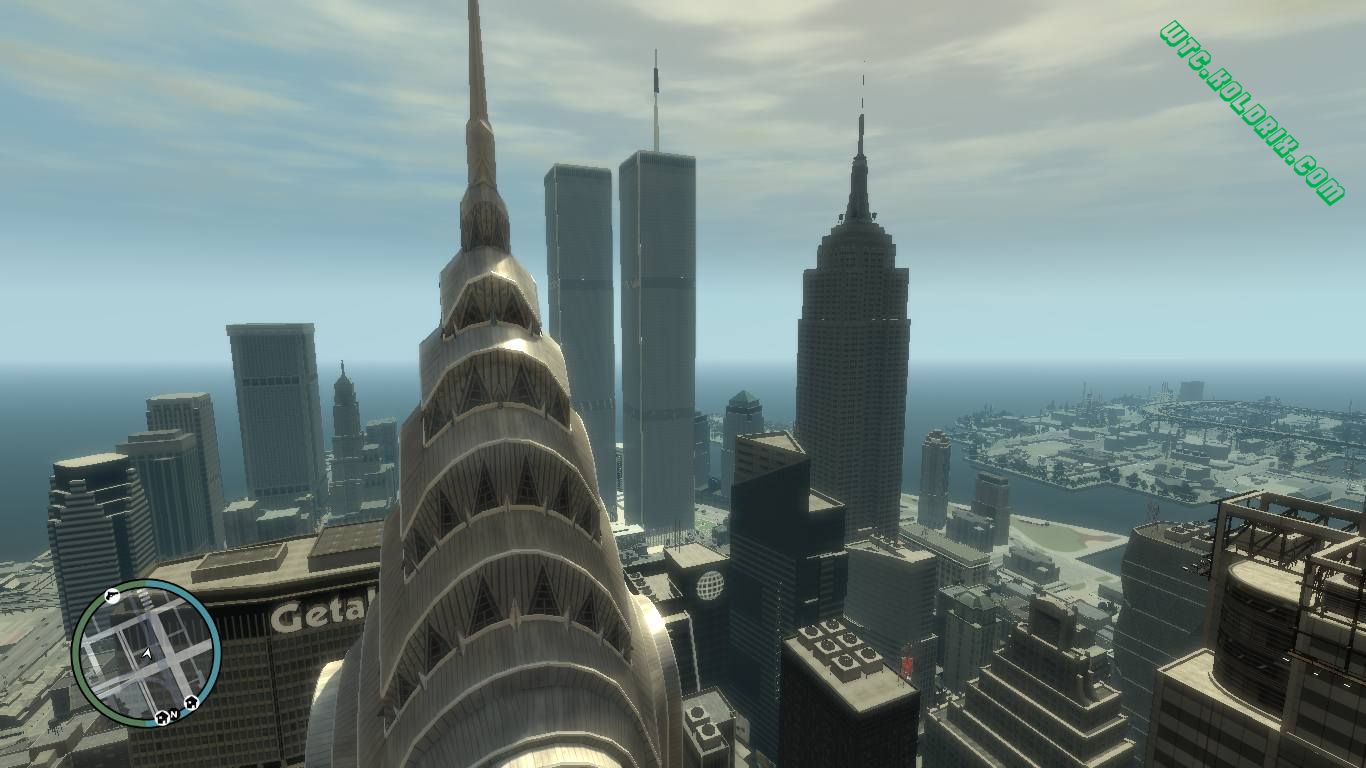Click the circular radar minimap
The height and width of the screenshot is (768, 1366).
pos(146,654)
